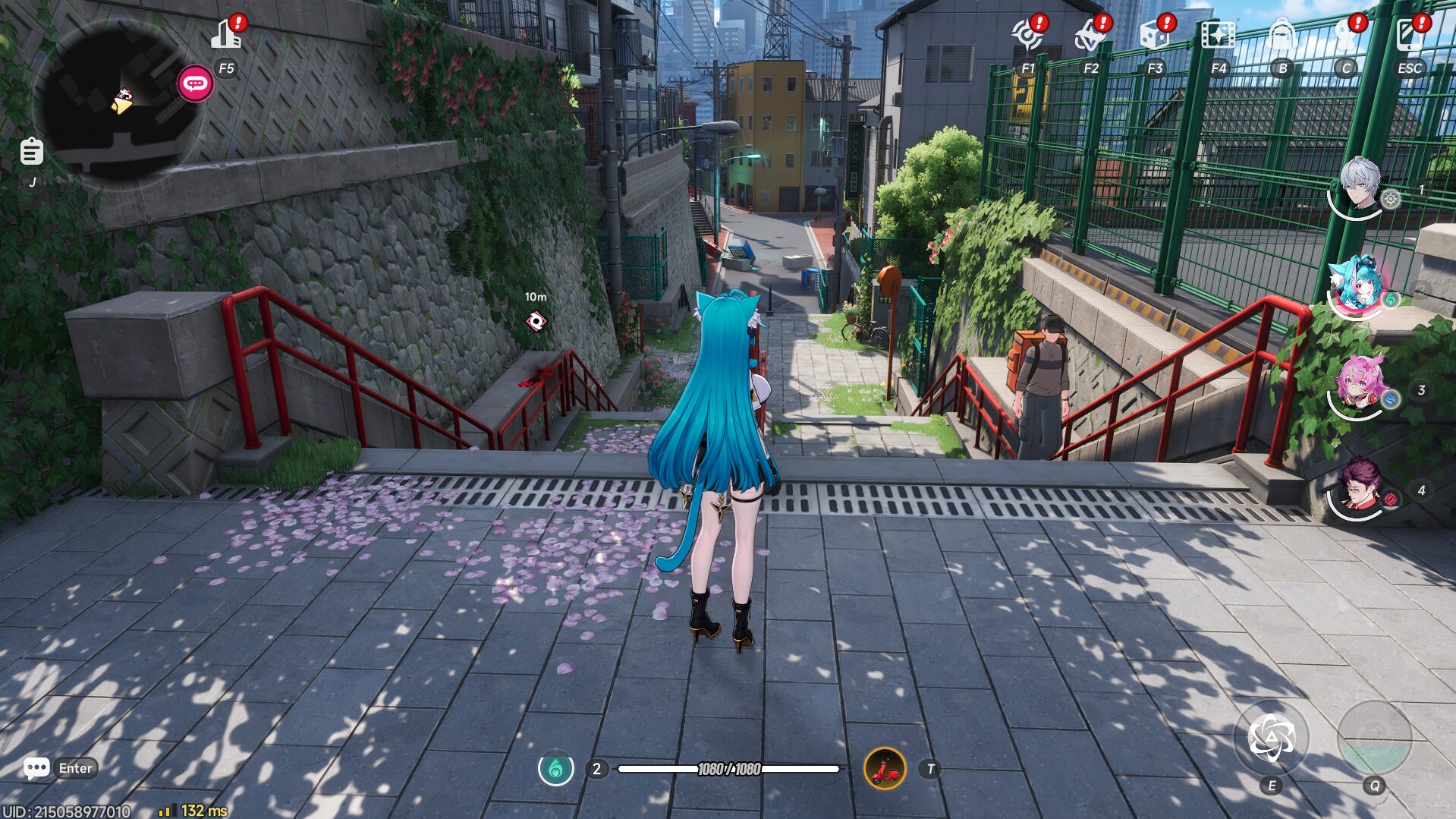Viewport: 1456px width, 819px height.
Task: Open the city buildings icon menu
Action: [x=227, y=36]
